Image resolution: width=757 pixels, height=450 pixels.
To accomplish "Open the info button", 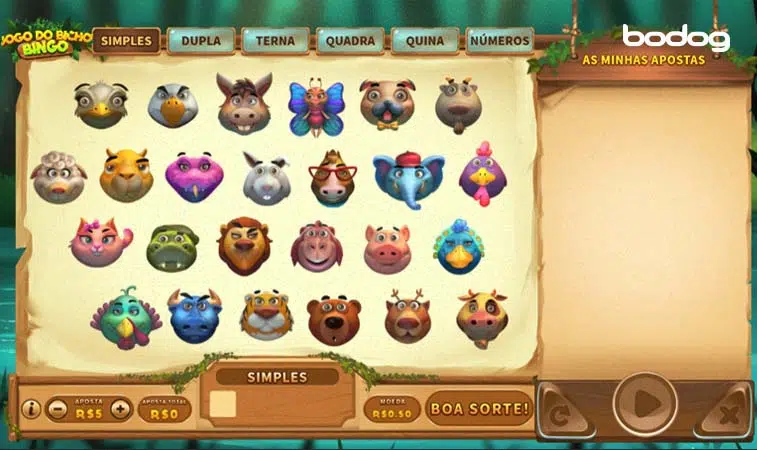I will (x=31, y=409).
